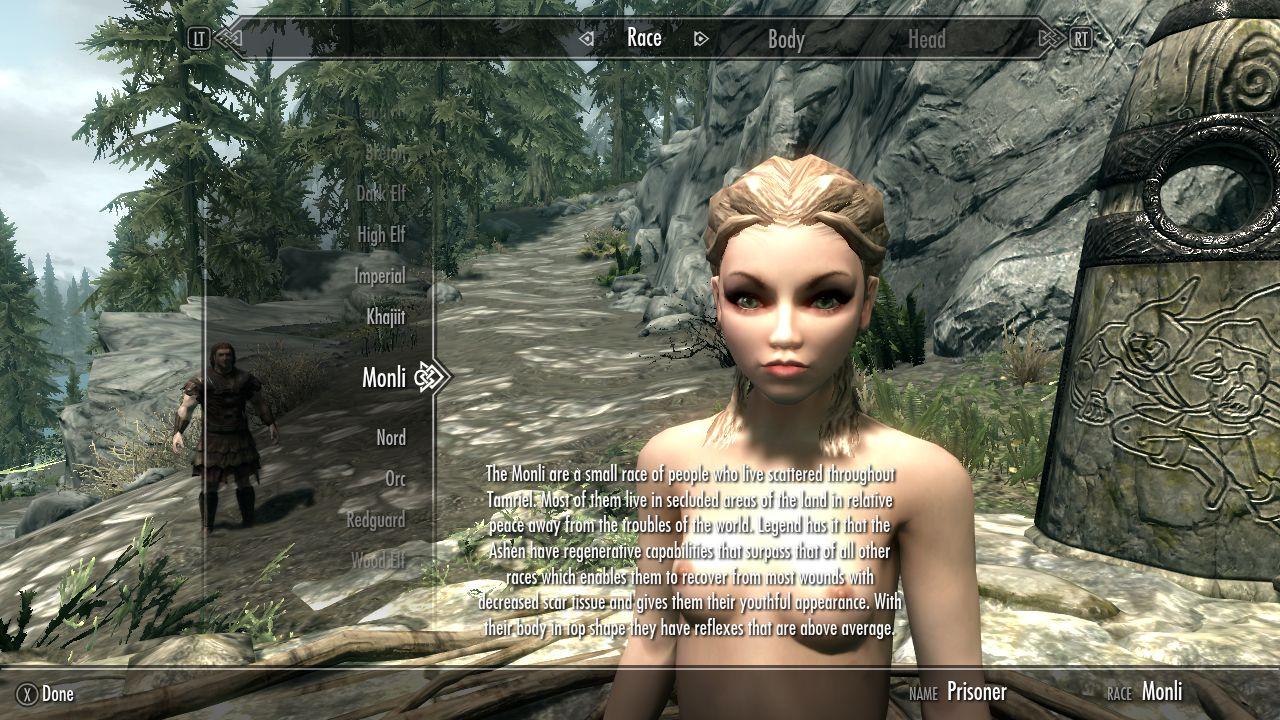Select Orc in the race list
This screenshot has width=1280, height=720.
(396, 479)
